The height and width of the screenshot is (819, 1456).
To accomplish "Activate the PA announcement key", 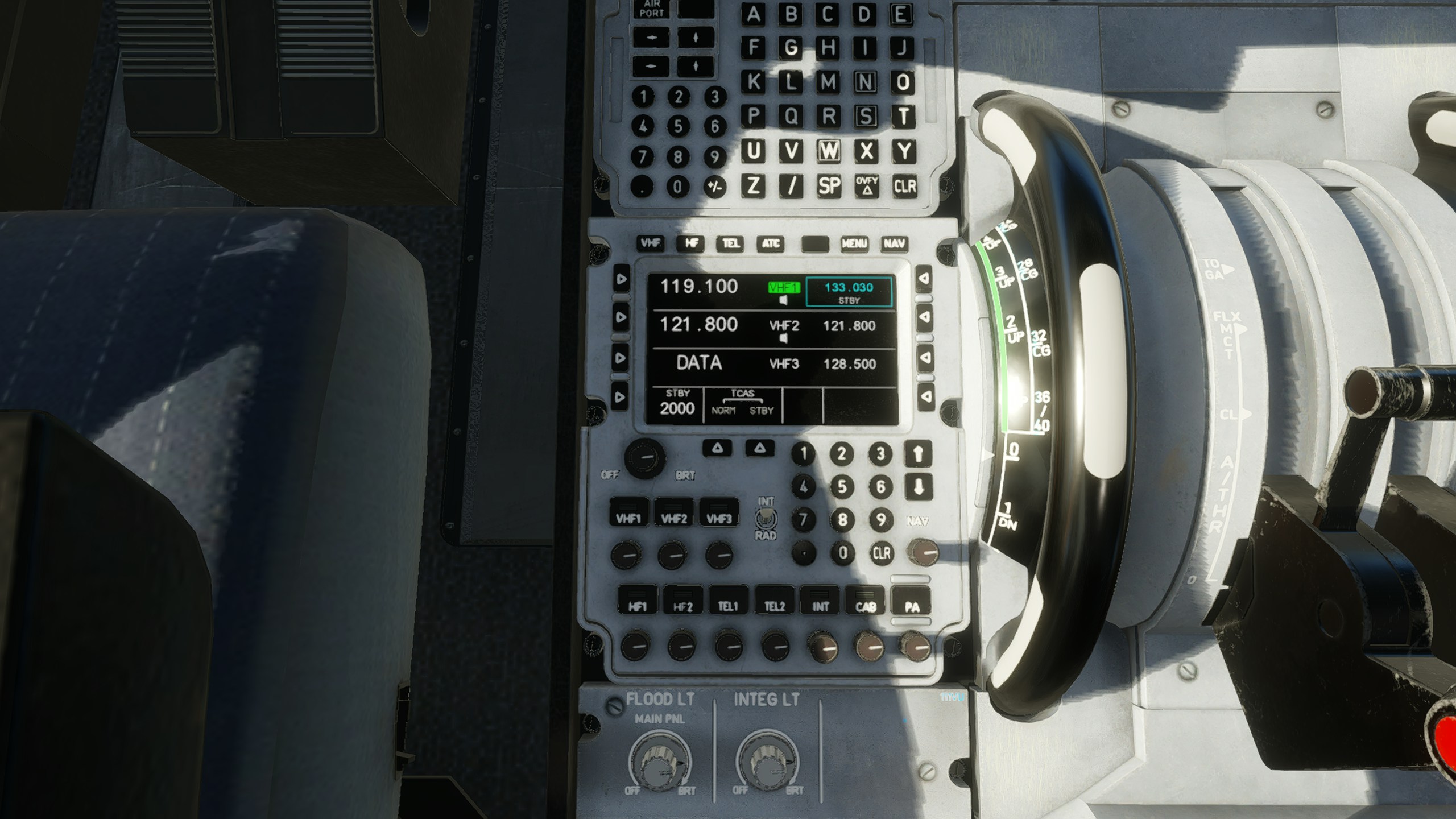I will coord(912,602).
